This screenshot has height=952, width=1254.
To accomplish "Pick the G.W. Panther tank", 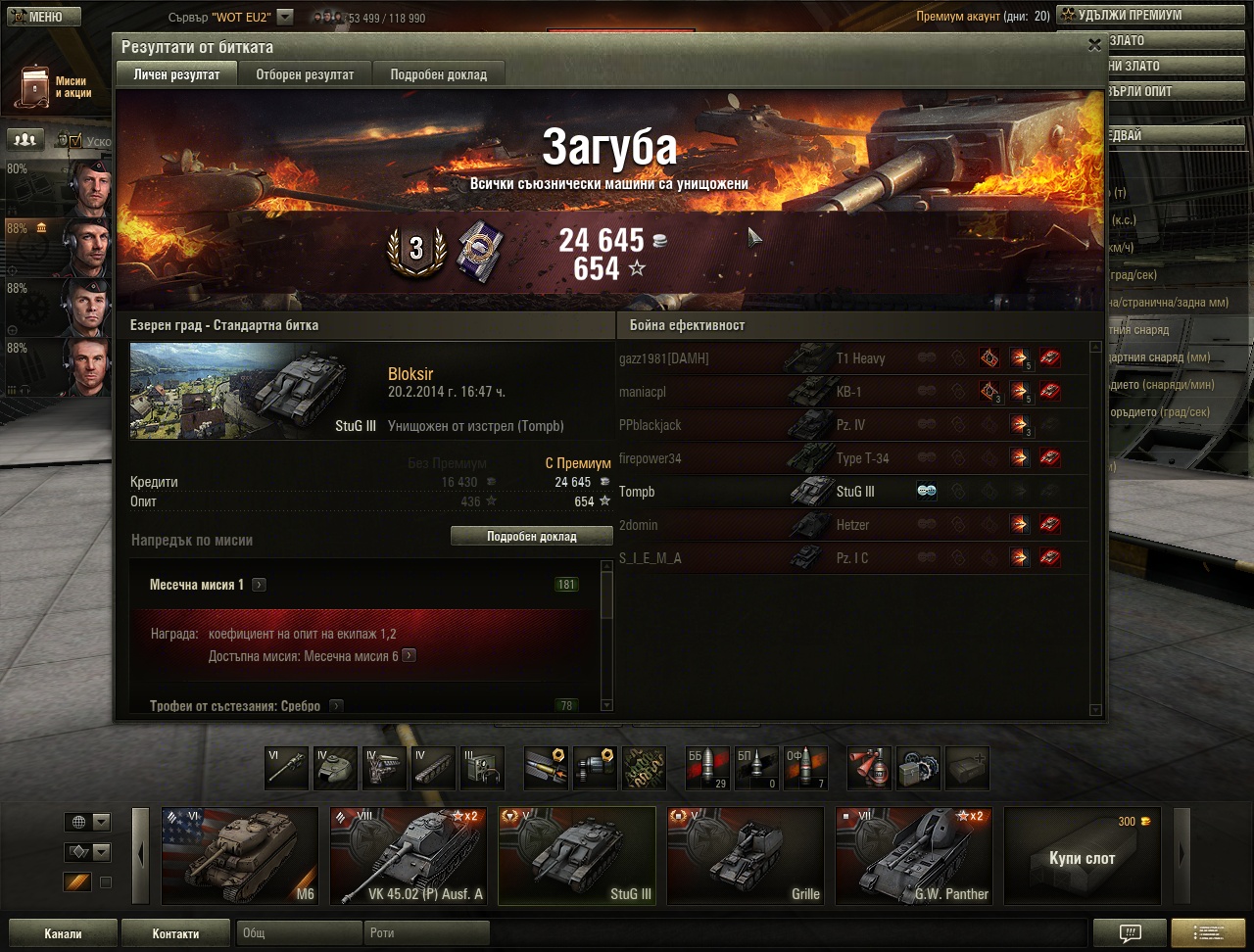I will [x=914, y=856].
